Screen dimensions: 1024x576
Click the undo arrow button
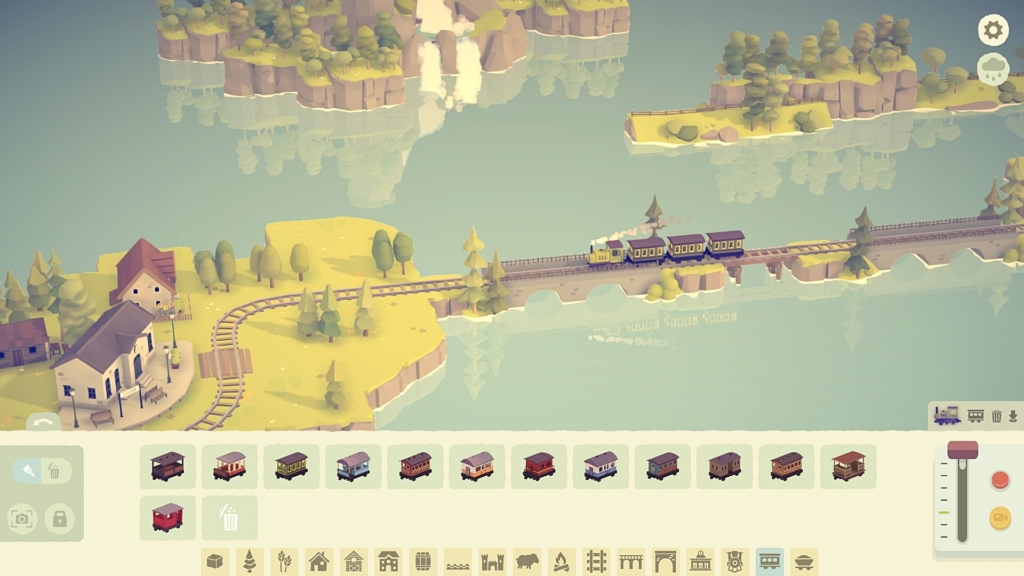click(43, 423)
